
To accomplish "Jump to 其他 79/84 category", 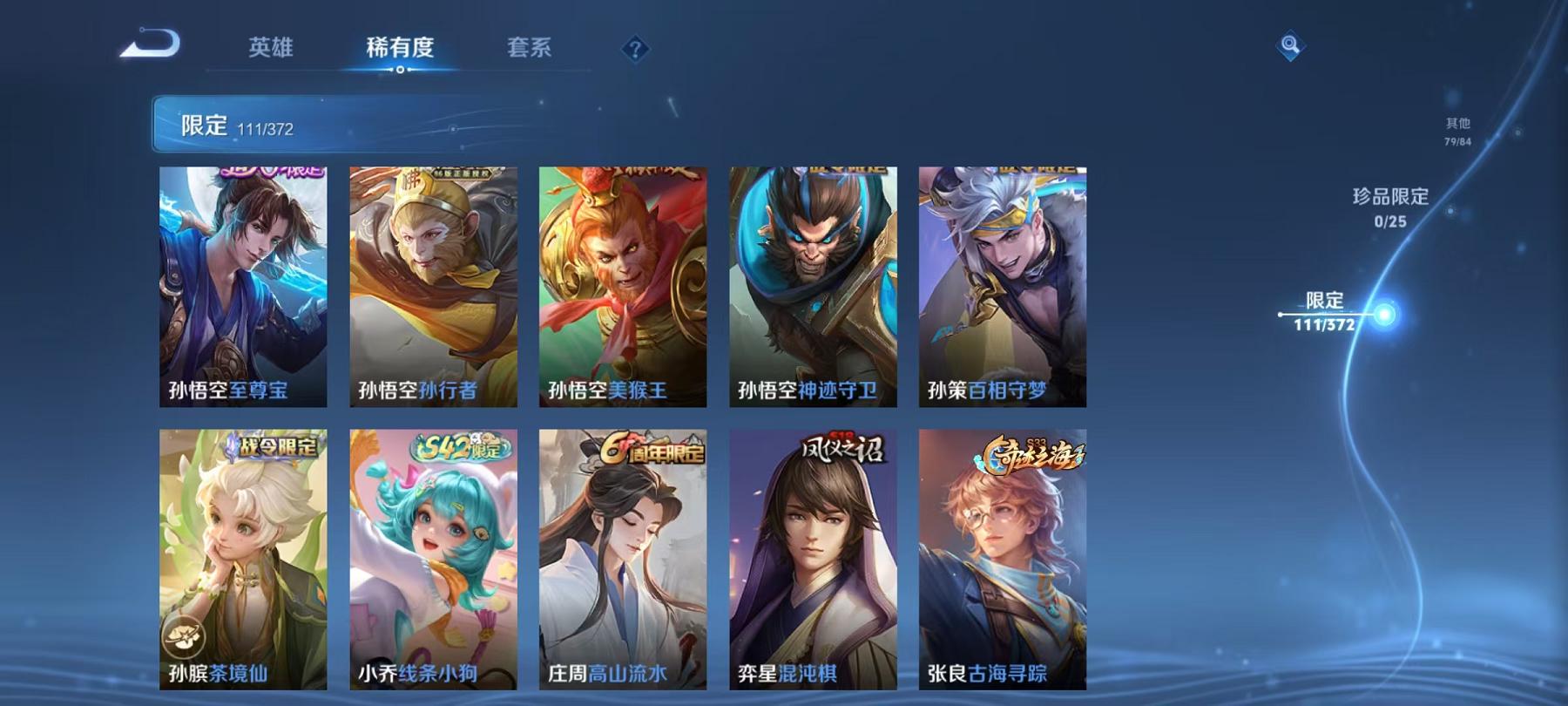I will [x=1456, y=131].
